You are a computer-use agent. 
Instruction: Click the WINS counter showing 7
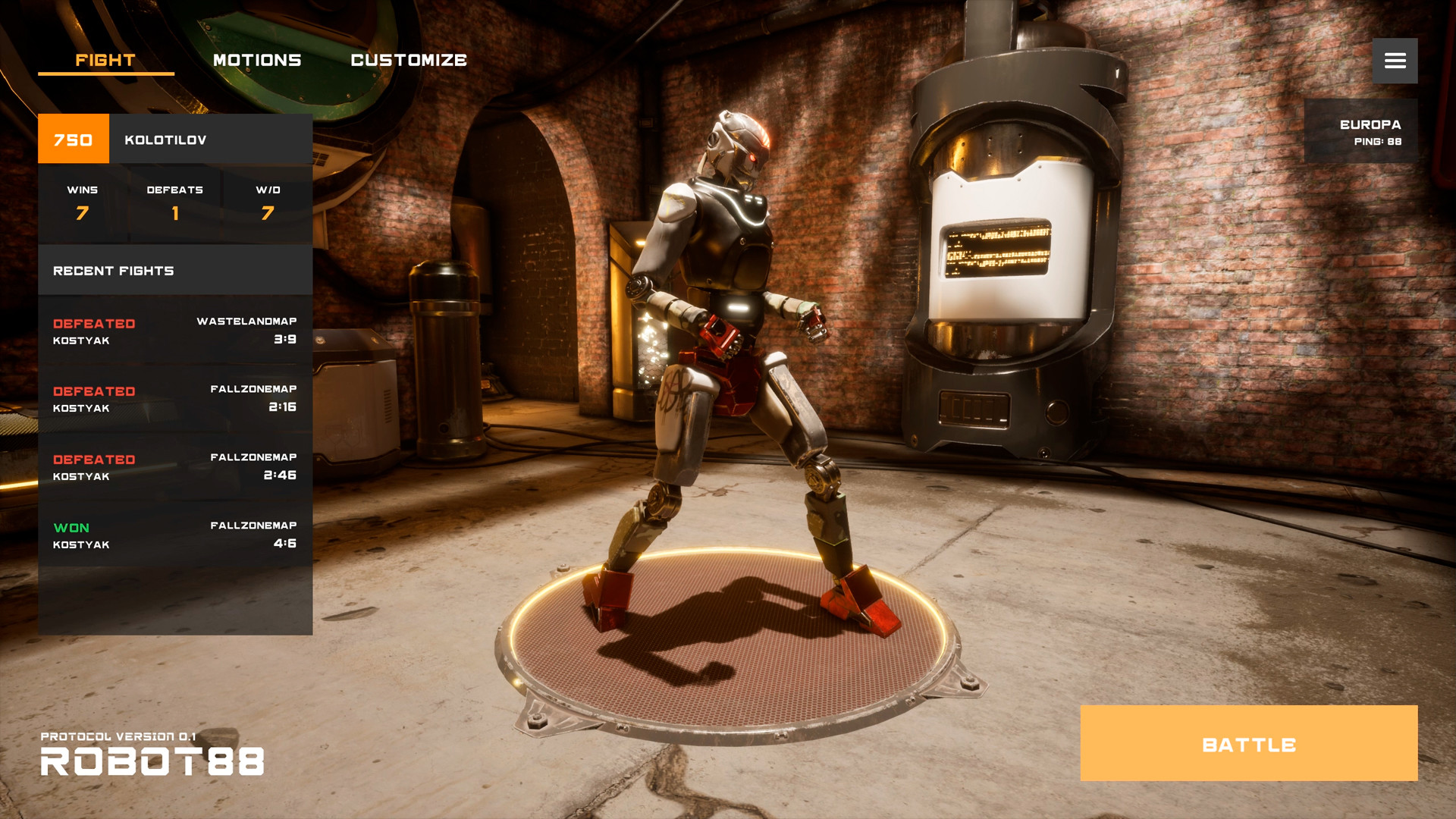81,203
